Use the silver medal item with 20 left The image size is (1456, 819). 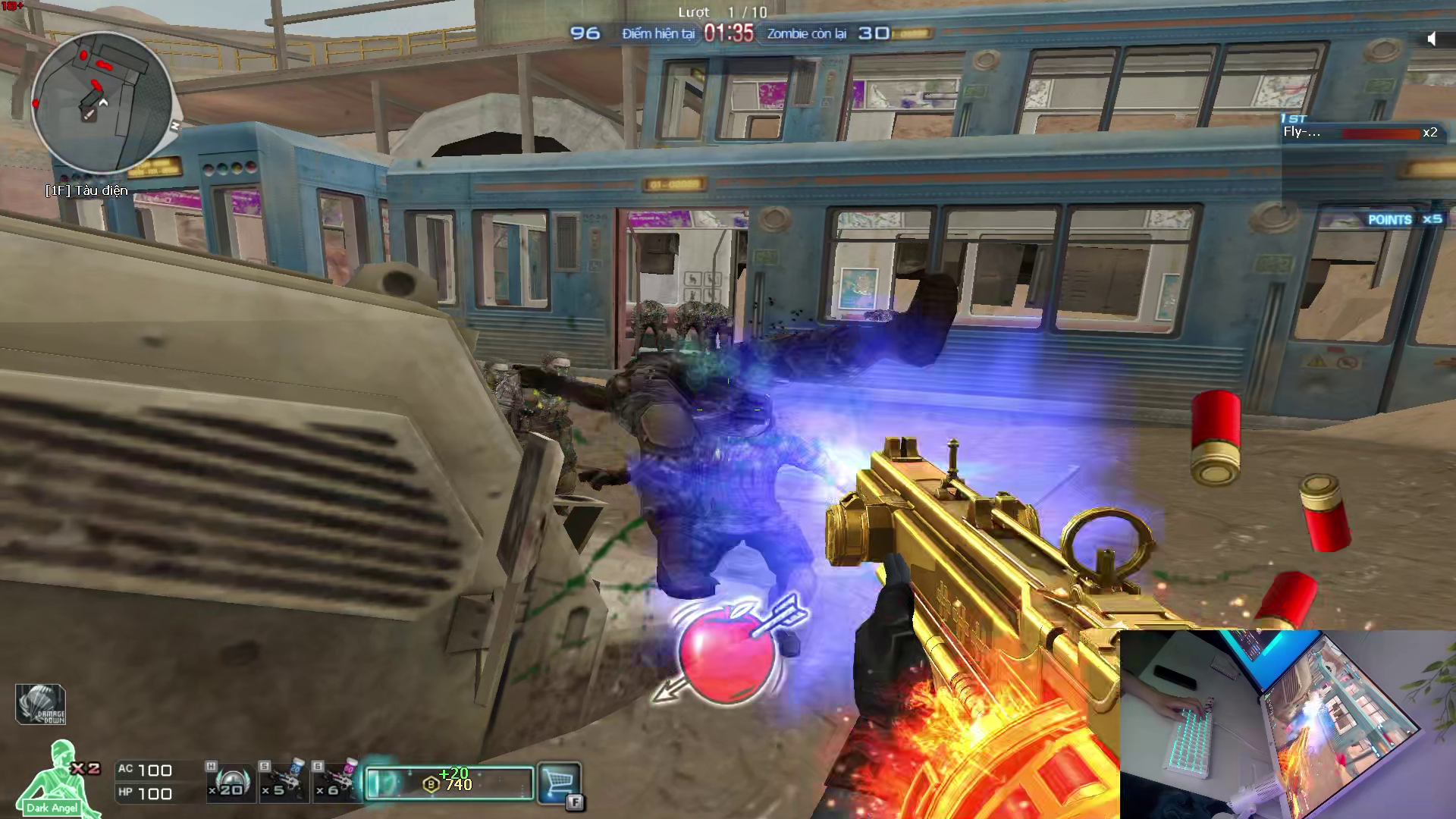tap(230, 783)
